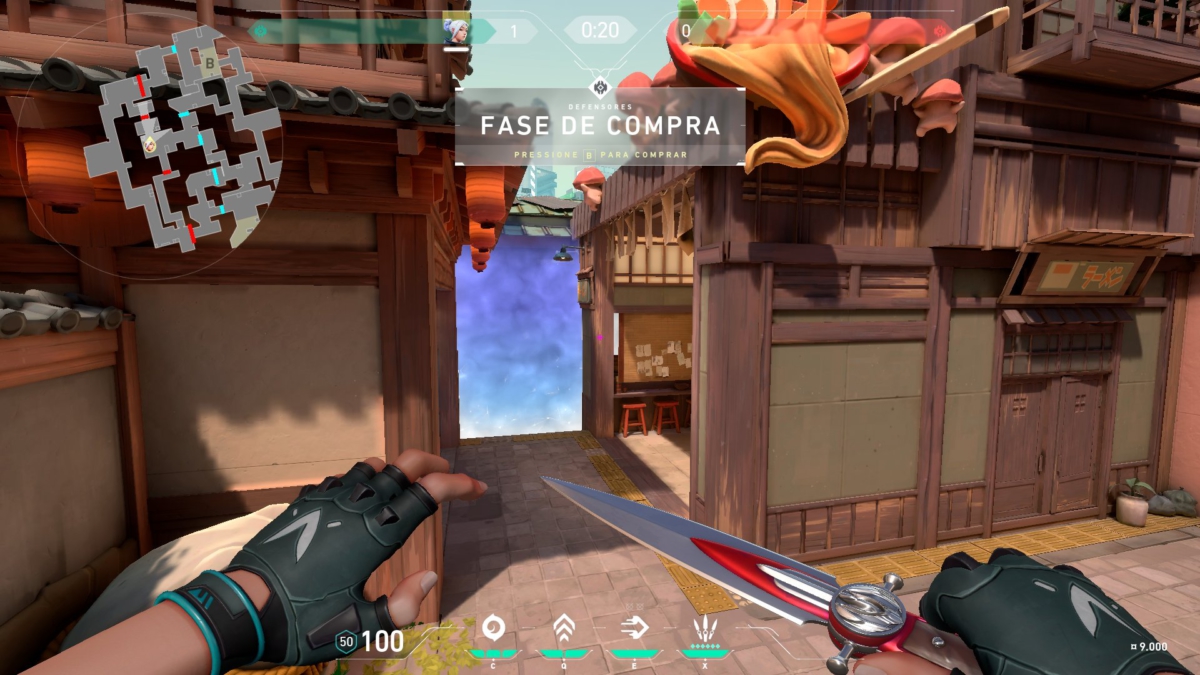Use the Updraft ability icon
The image size is (1200, 675).
click(564, 628)
